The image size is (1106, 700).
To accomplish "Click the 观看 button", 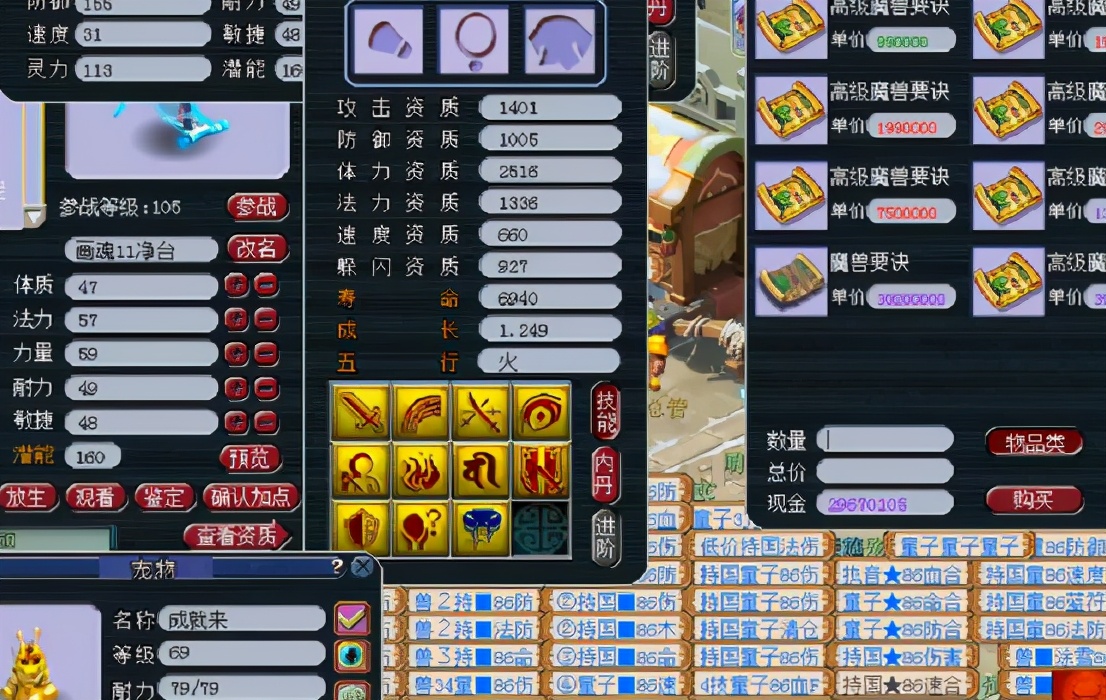I will 96,497.
